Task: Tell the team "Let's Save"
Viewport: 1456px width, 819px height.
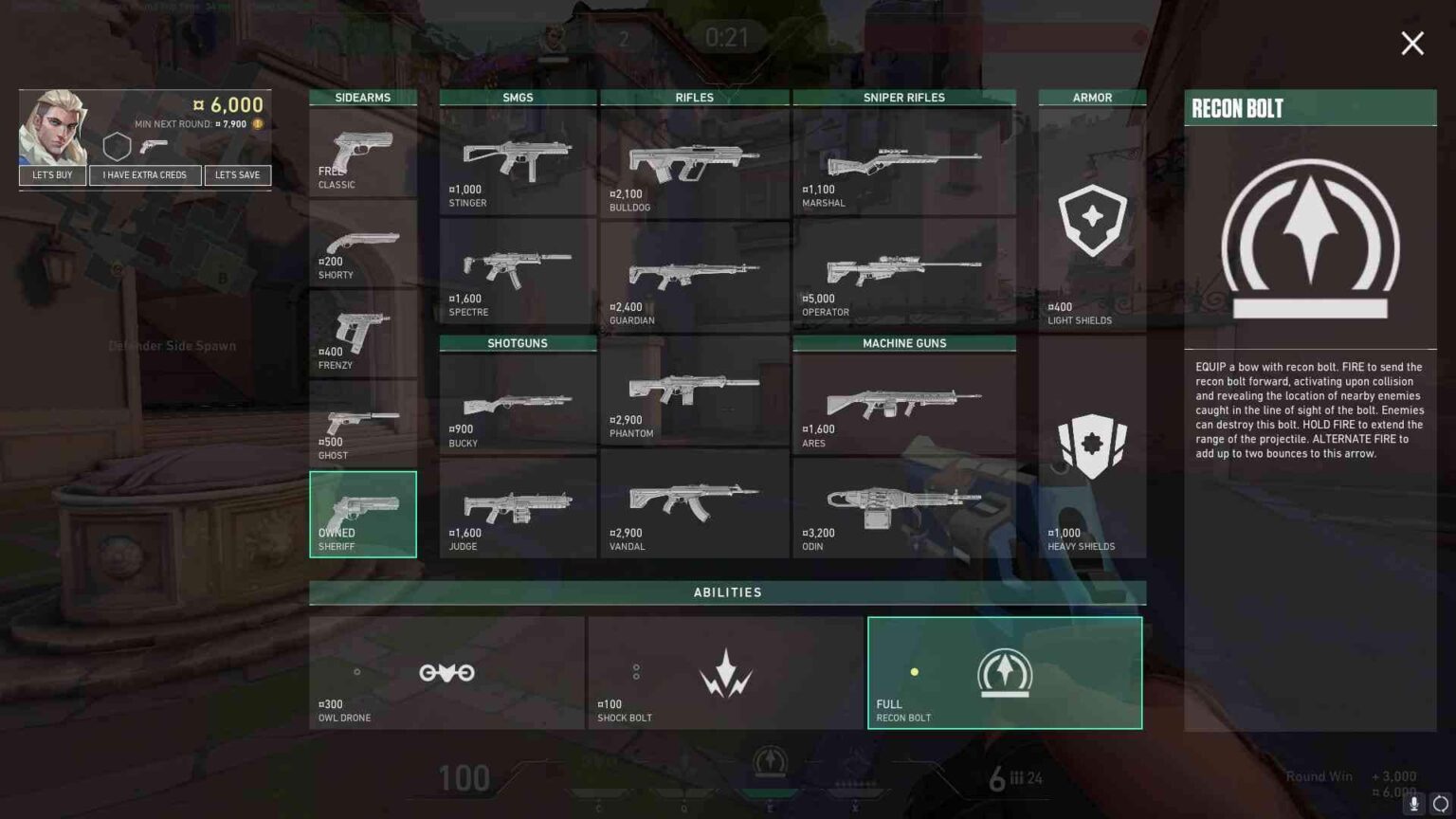Action: click(x=237, y=175)
